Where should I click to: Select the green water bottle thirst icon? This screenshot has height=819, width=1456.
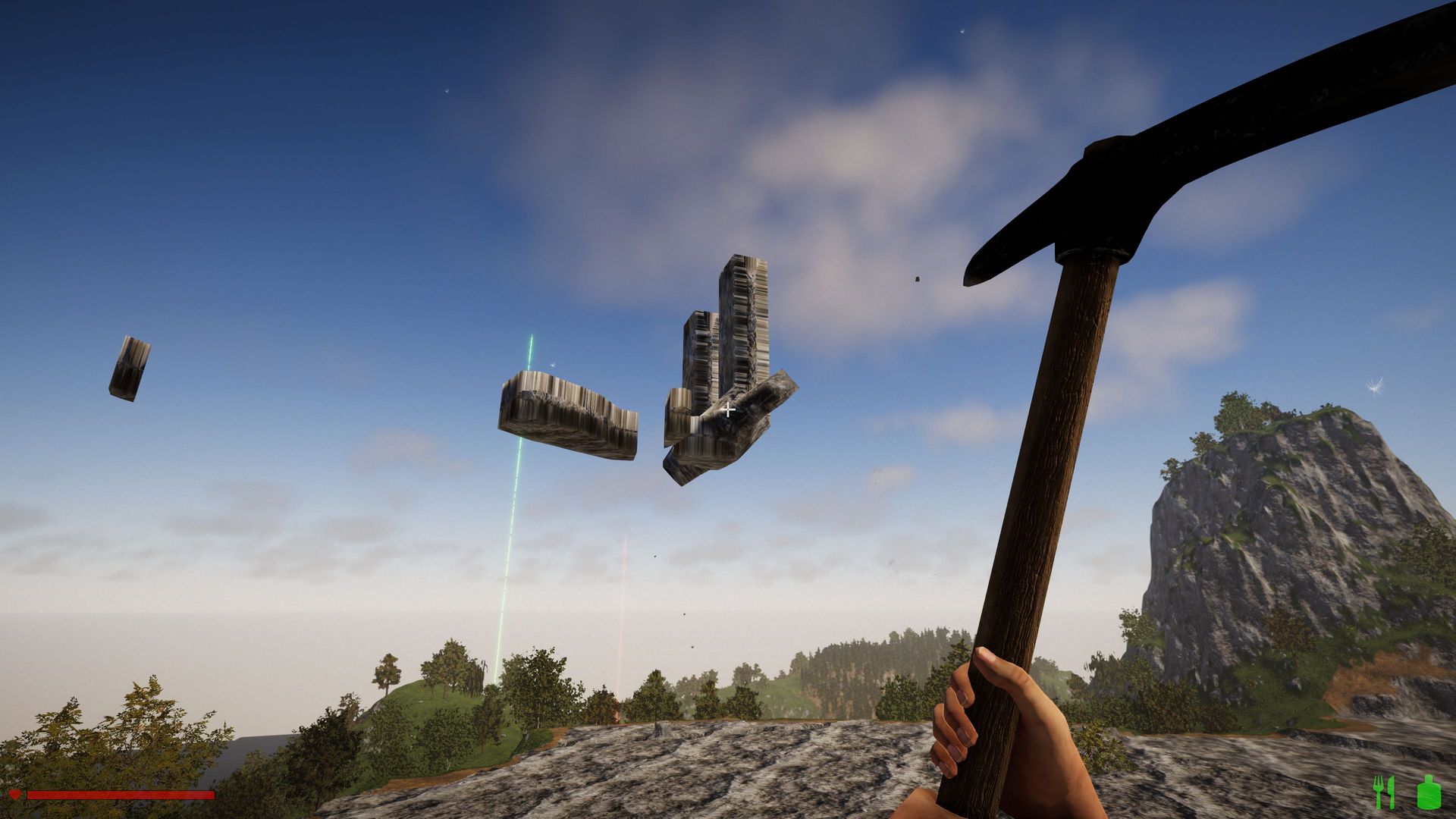[1429, 792]
